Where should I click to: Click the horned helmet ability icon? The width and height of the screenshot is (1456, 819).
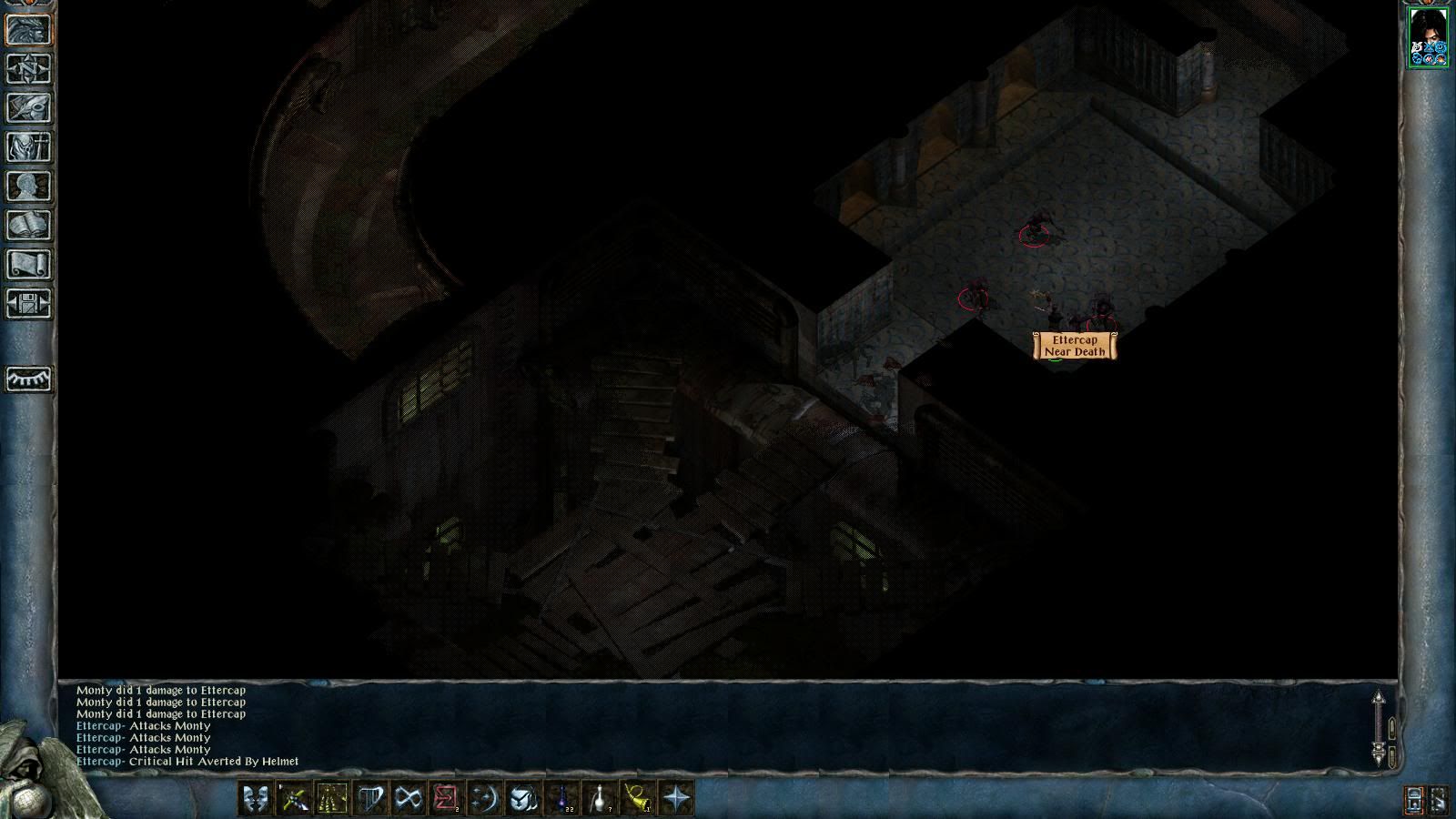coord(523,799)
